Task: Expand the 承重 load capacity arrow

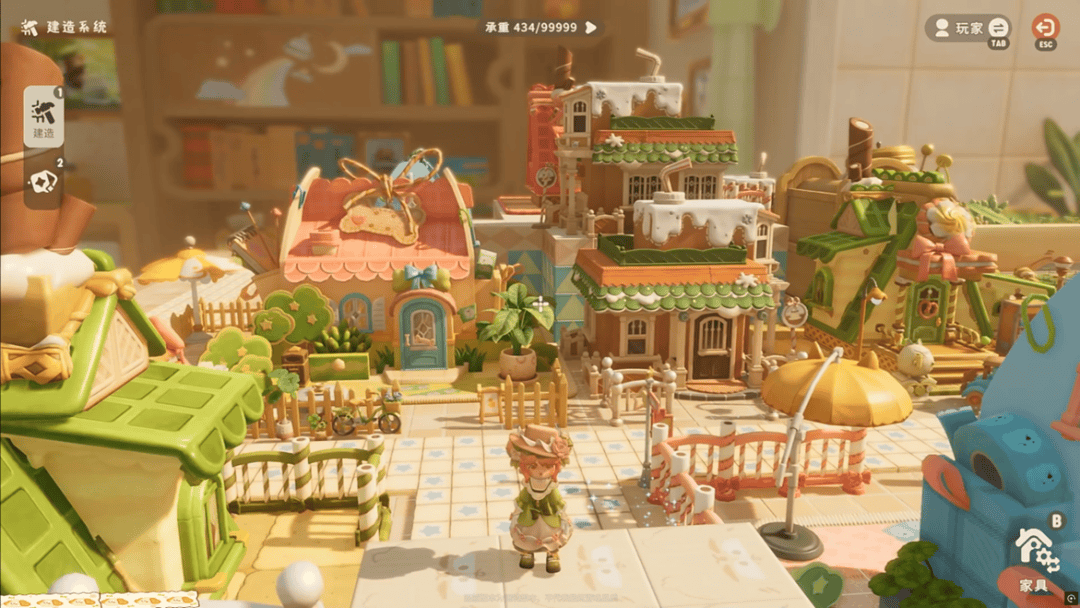Action: pos(591,27)
